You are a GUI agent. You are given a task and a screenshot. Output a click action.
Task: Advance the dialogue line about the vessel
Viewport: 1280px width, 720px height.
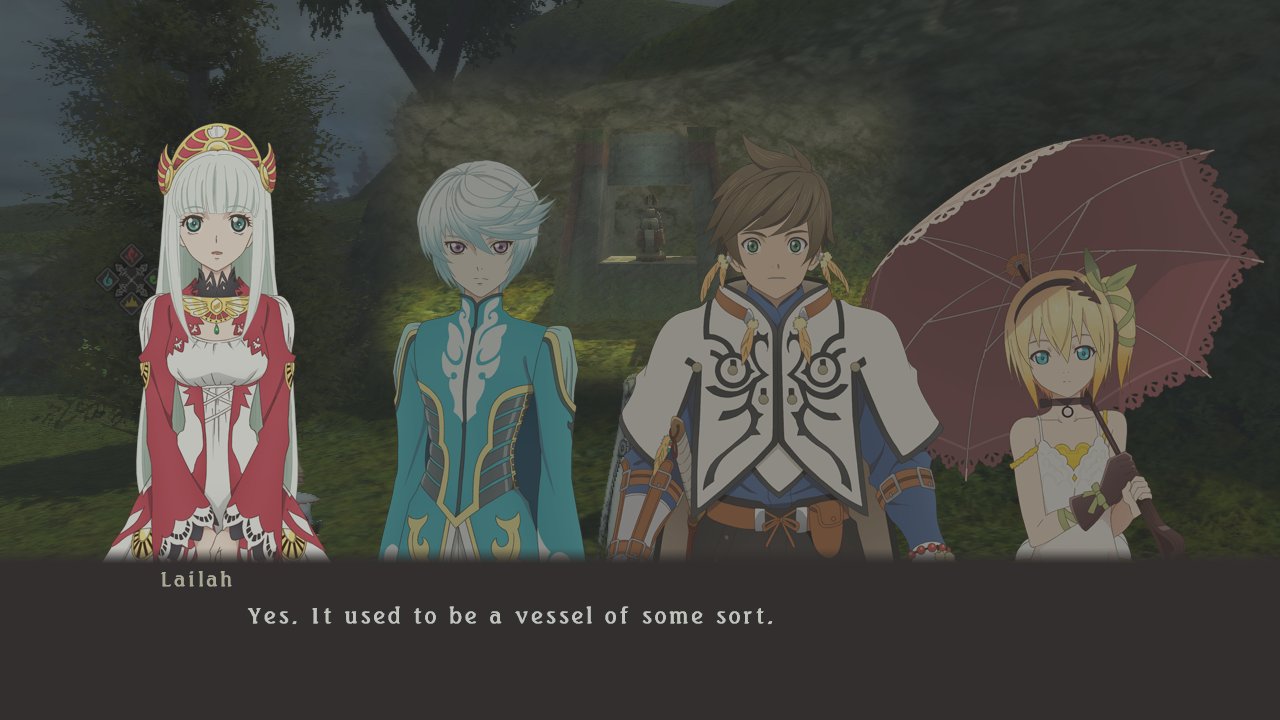[x=510, y=617]
